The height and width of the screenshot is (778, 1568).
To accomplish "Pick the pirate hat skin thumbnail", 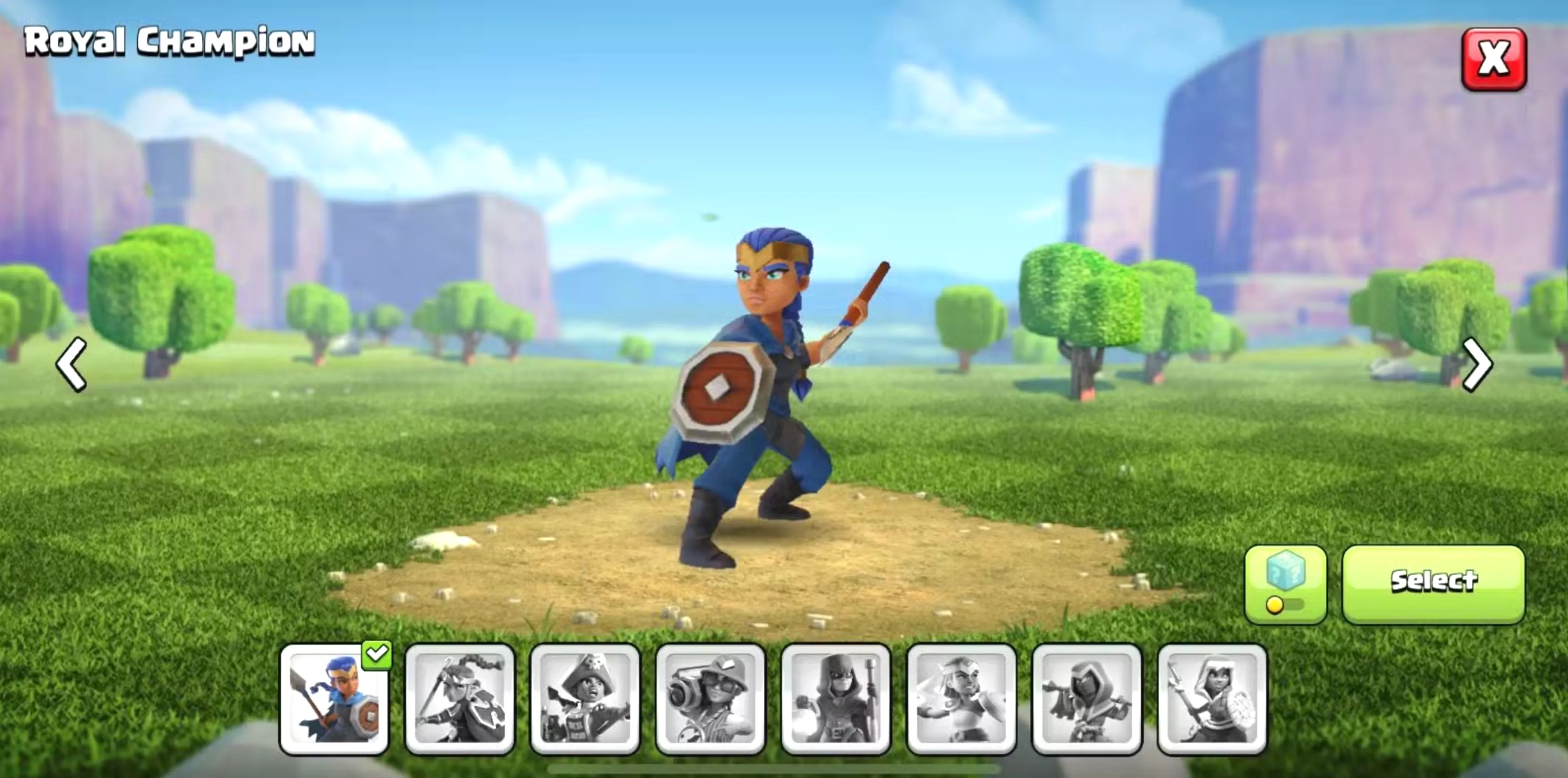I will point(585,699).
